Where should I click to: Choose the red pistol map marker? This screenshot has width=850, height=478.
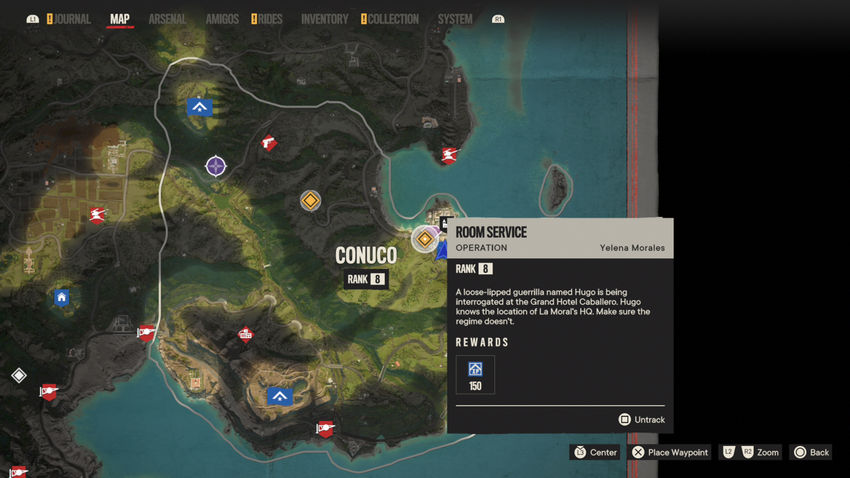(269, 144)
